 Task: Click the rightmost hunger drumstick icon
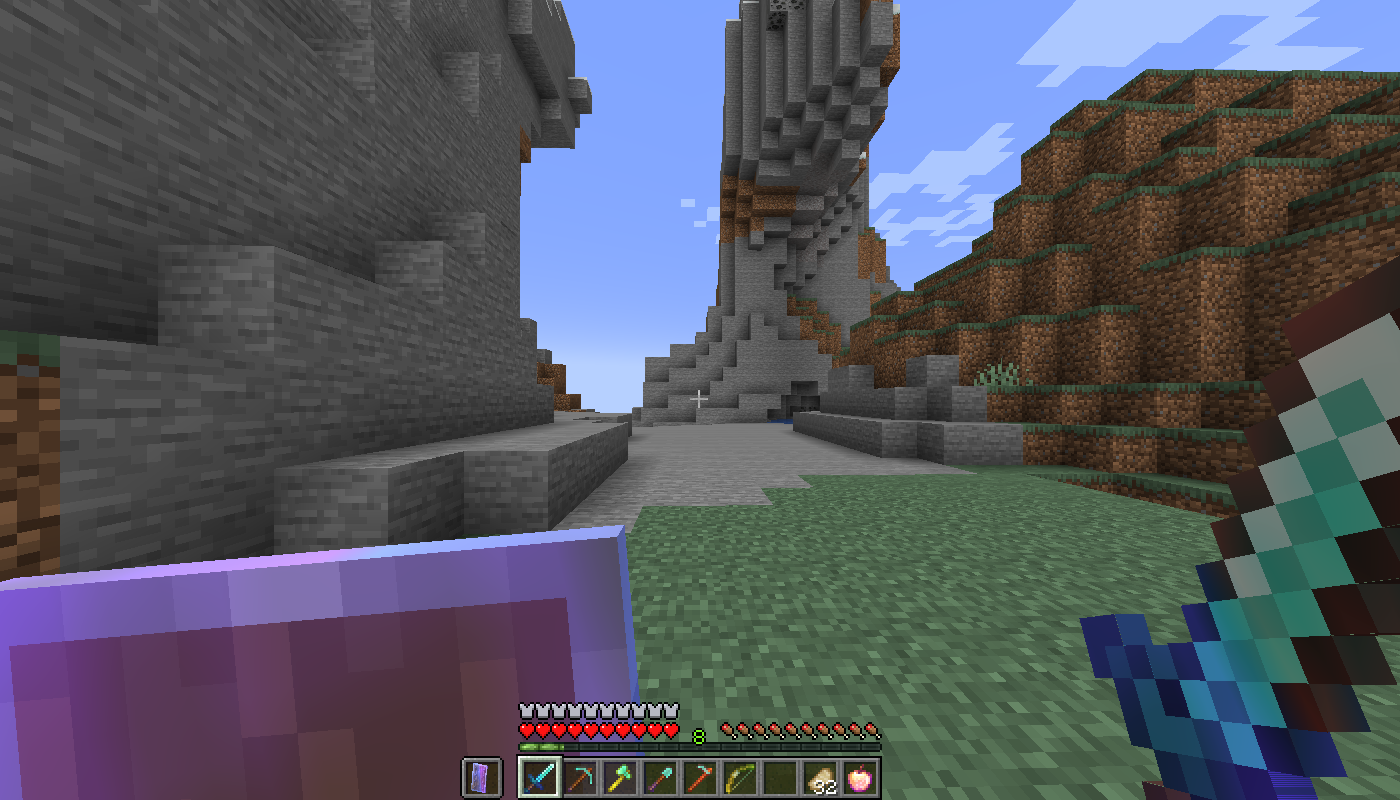point(871,729)
